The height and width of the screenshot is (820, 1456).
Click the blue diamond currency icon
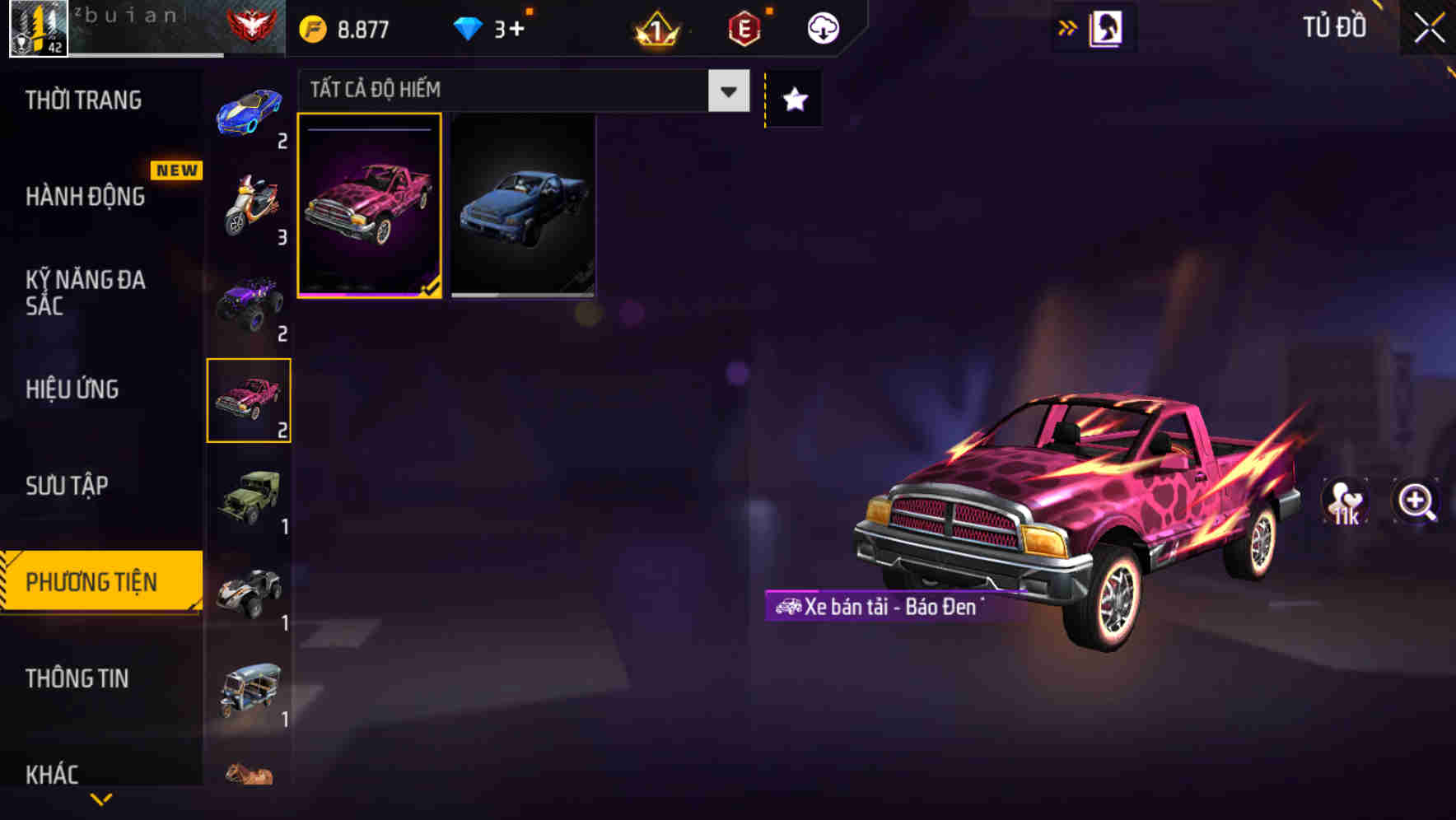coord(468,27)
